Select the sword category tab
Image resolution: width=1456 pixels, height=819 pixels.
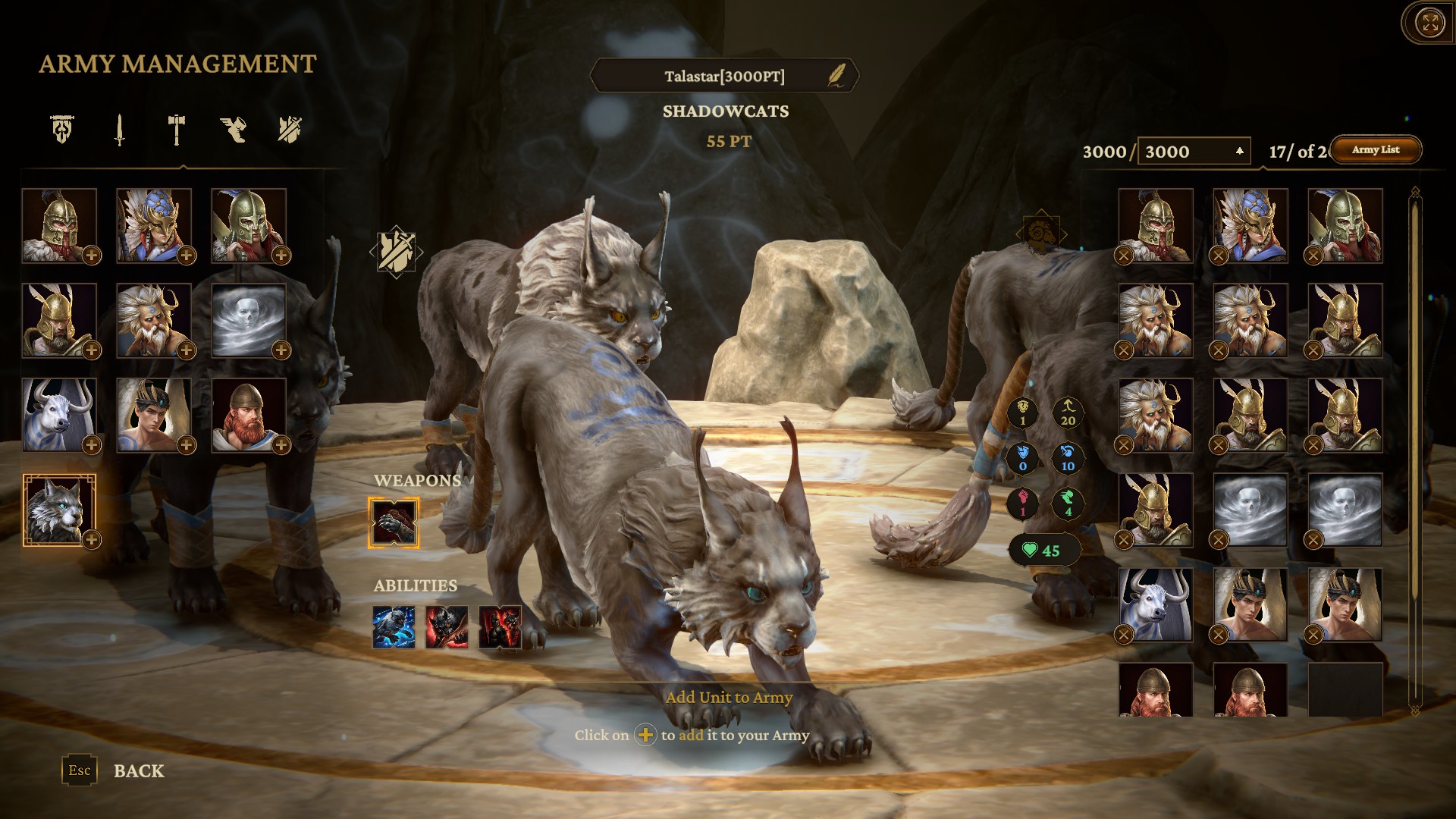point(119,130)
